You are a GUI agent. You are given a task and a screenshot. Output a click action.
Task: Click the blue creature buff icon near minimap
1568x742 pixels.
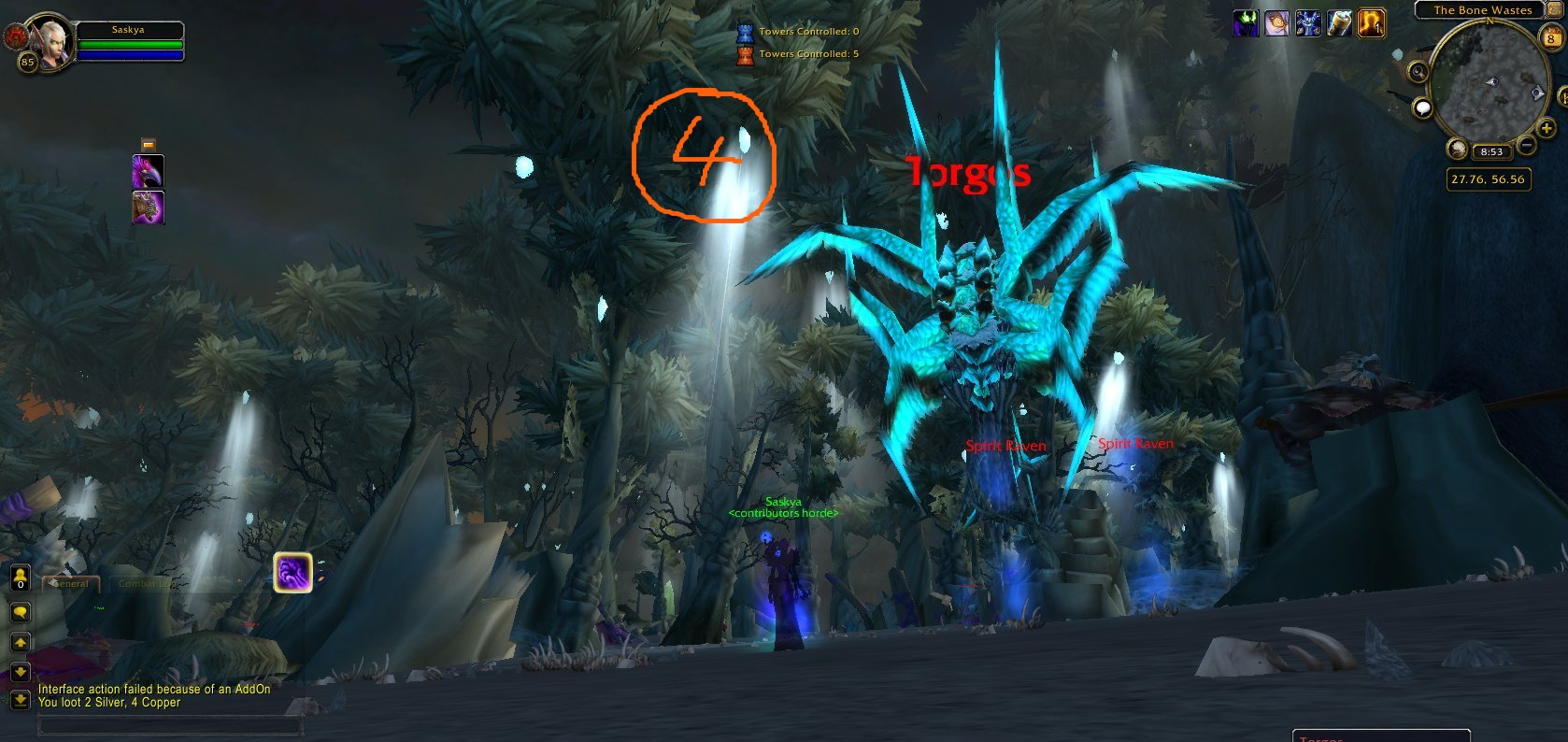point(1308,22)
